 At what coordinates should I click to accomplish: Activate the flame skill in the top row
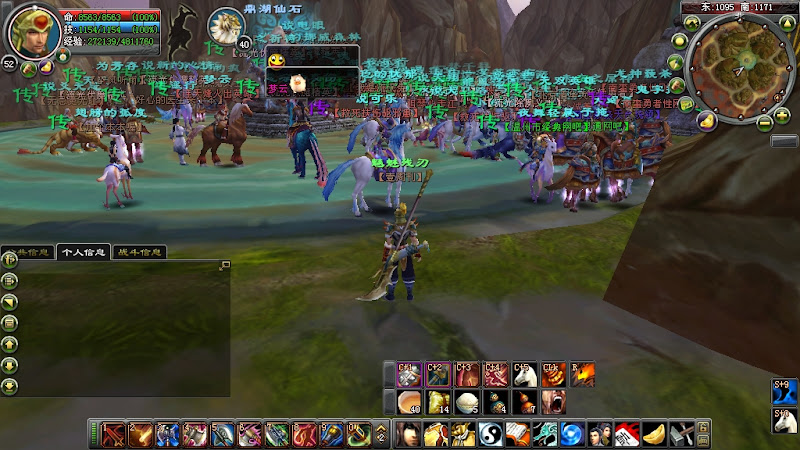[x=581, y=375]
